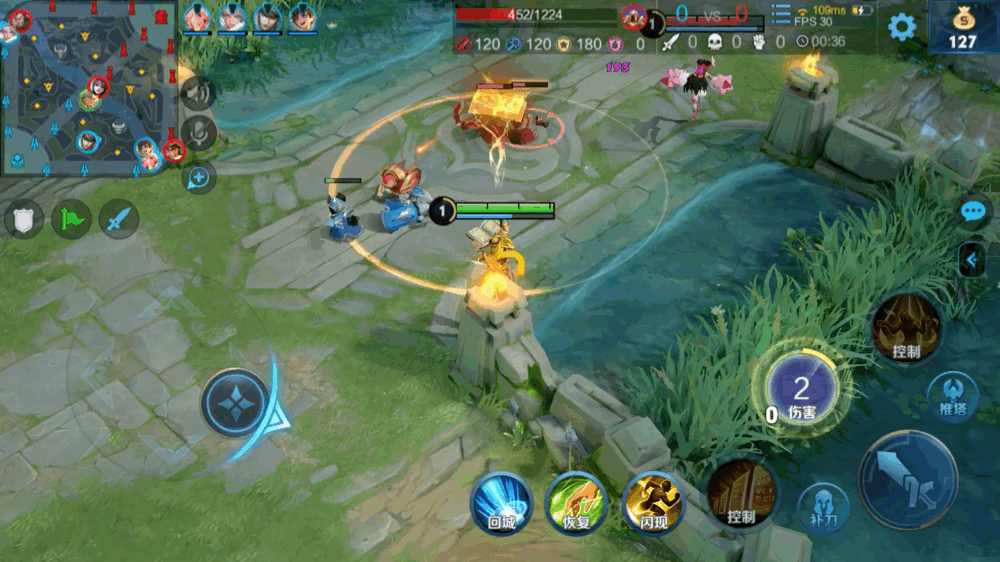The height and width of the screenshot is (562, 1000).
Task: Use the 恢复 heal ability
Action: pos(577,502)
